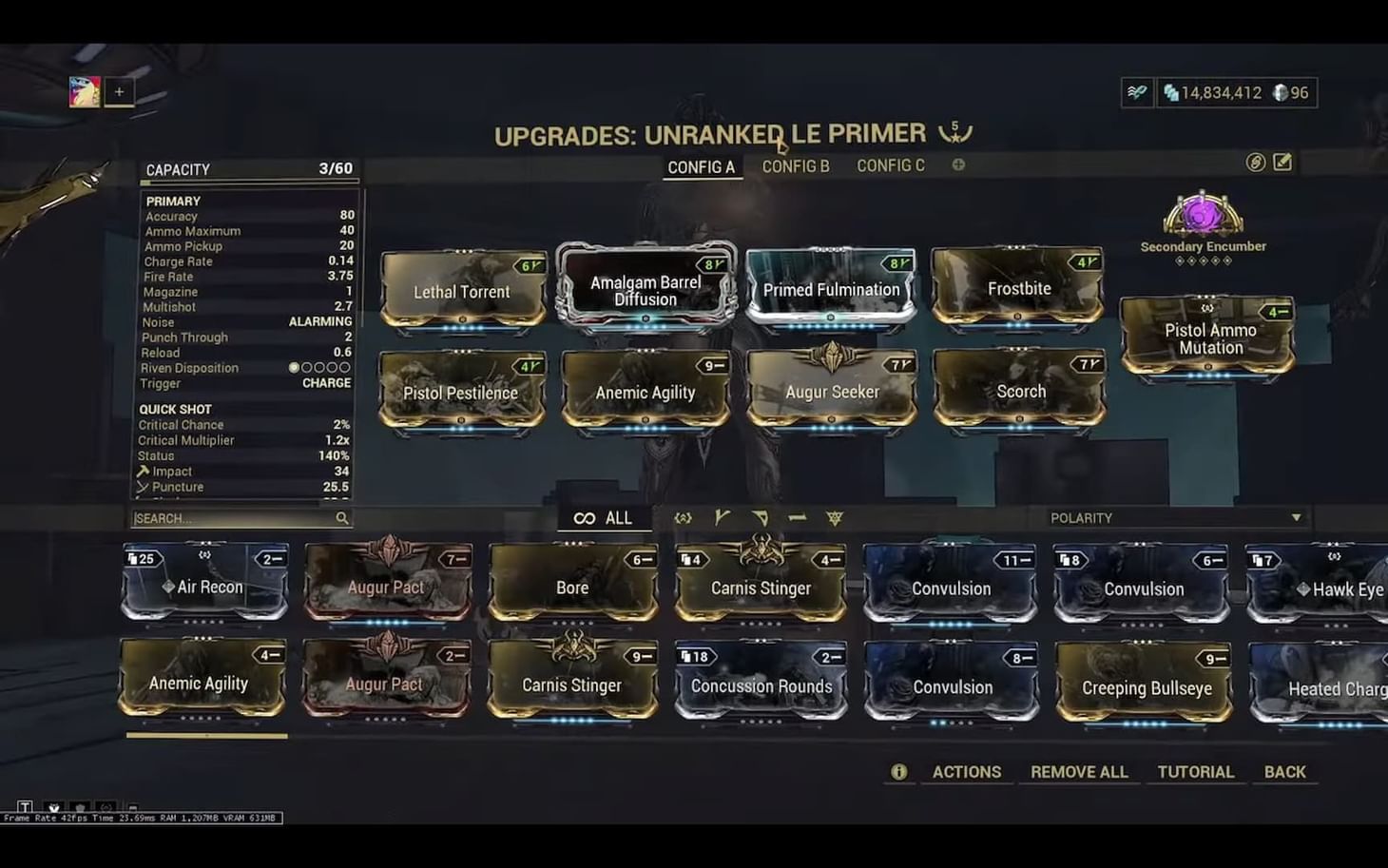
Task: Click the REMOVE ALL button
Action: (1079, 771)
